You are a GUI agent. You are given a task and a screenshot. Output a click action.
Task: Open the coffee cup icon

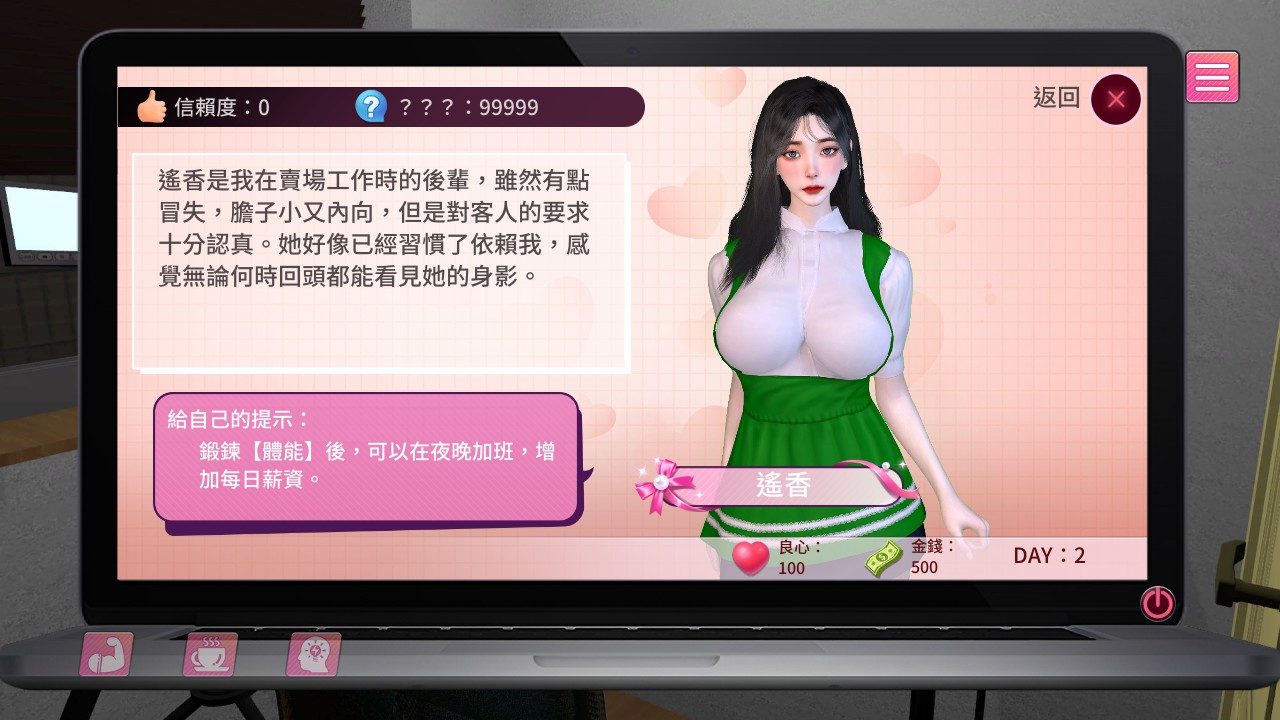pos(210,654)
